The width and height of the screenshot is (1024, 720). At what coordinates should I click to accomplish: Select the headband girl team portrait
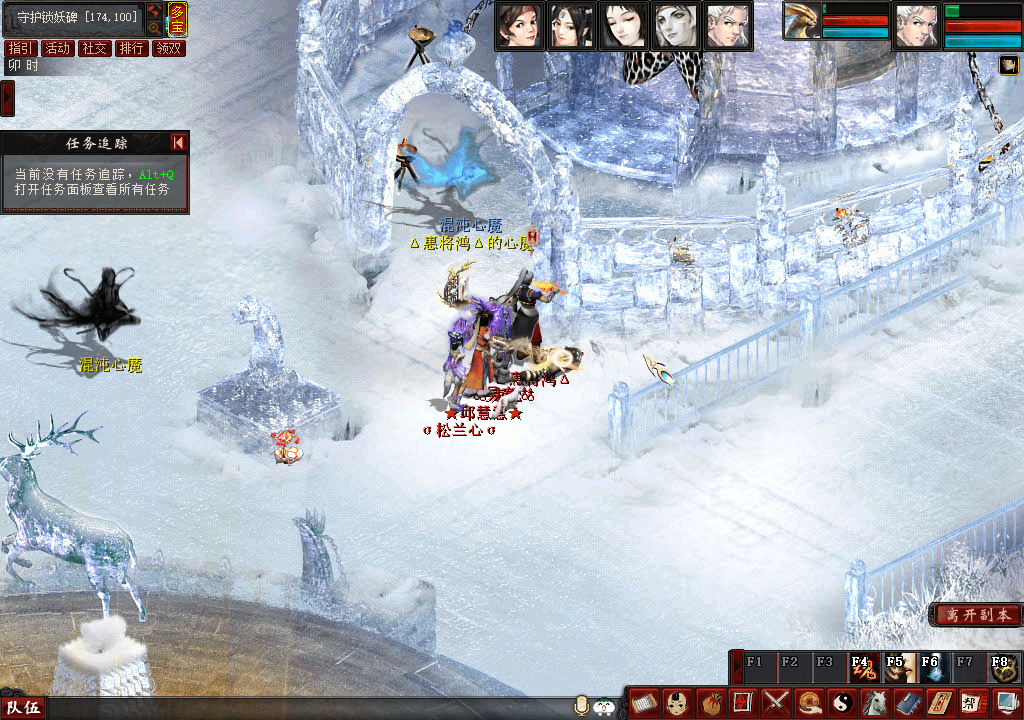pos(520,25)
